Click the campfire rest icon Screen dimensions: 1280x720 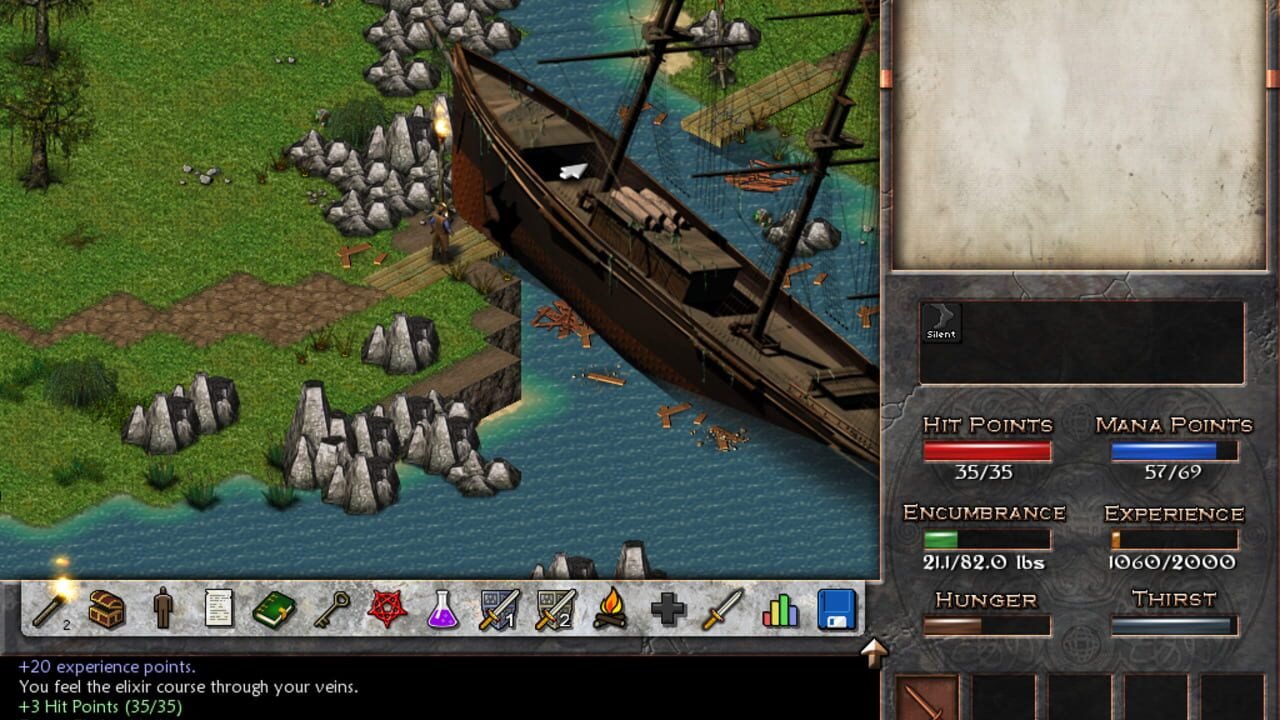tap(611, 608)
